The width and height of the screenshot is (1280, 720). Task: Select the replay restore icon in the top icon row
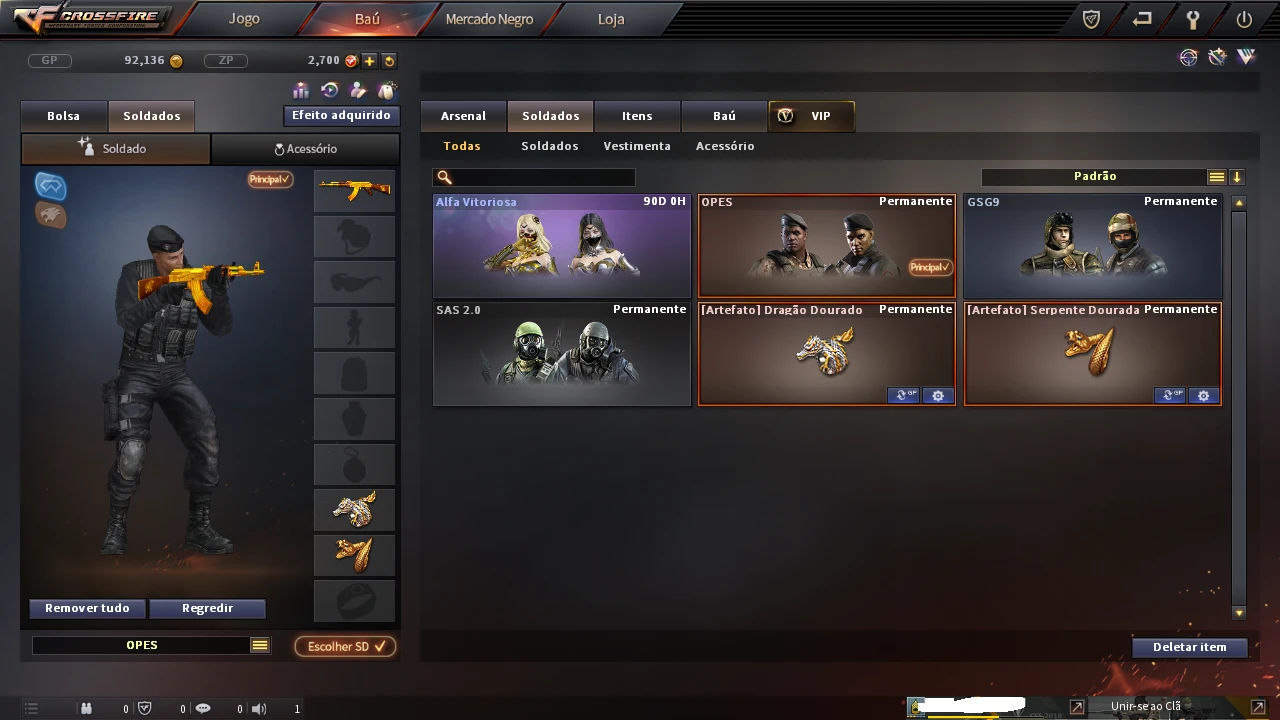click(x=329, y=92)
